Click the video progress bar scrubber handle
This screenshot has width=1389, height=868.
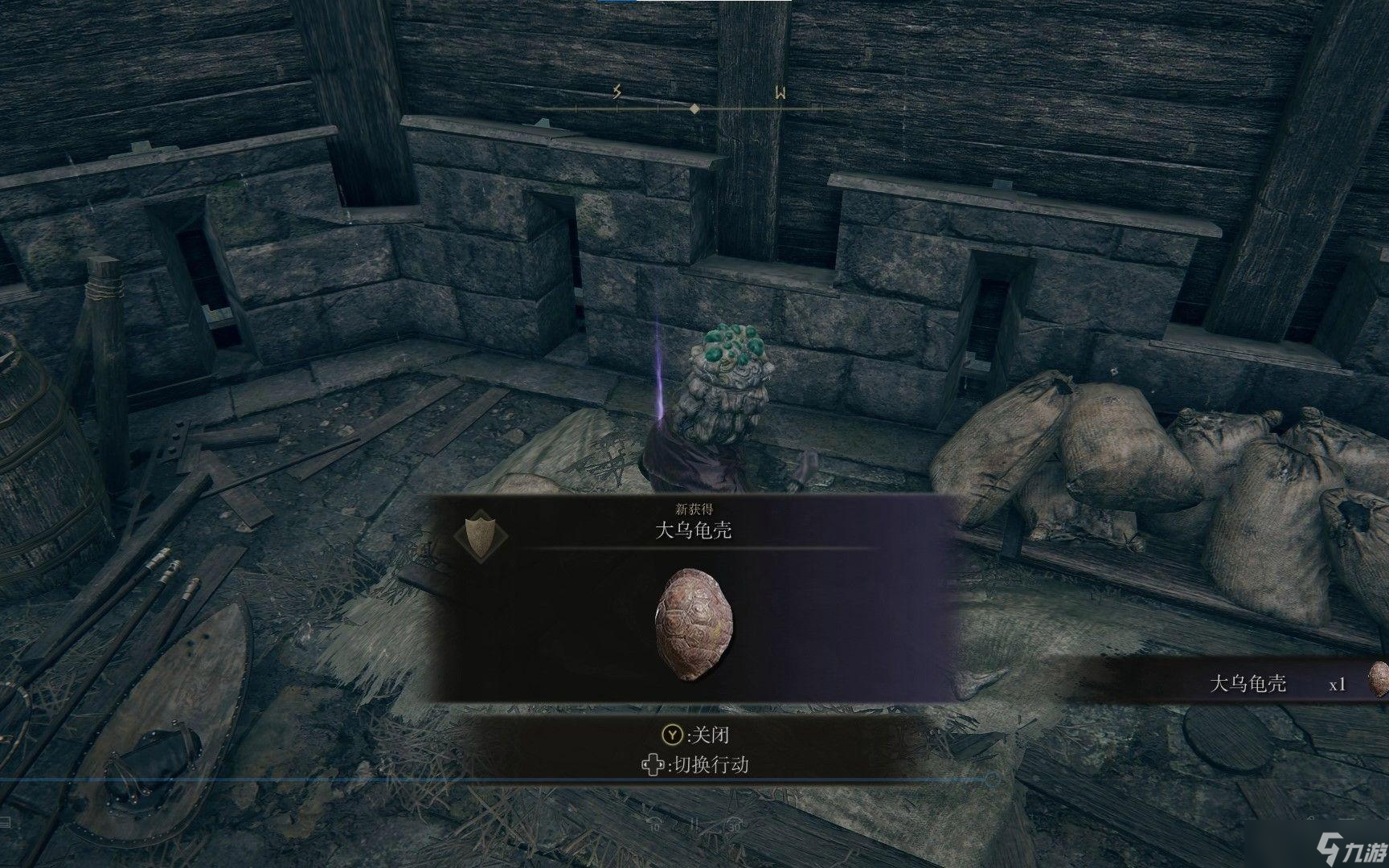tap(993, 779)
